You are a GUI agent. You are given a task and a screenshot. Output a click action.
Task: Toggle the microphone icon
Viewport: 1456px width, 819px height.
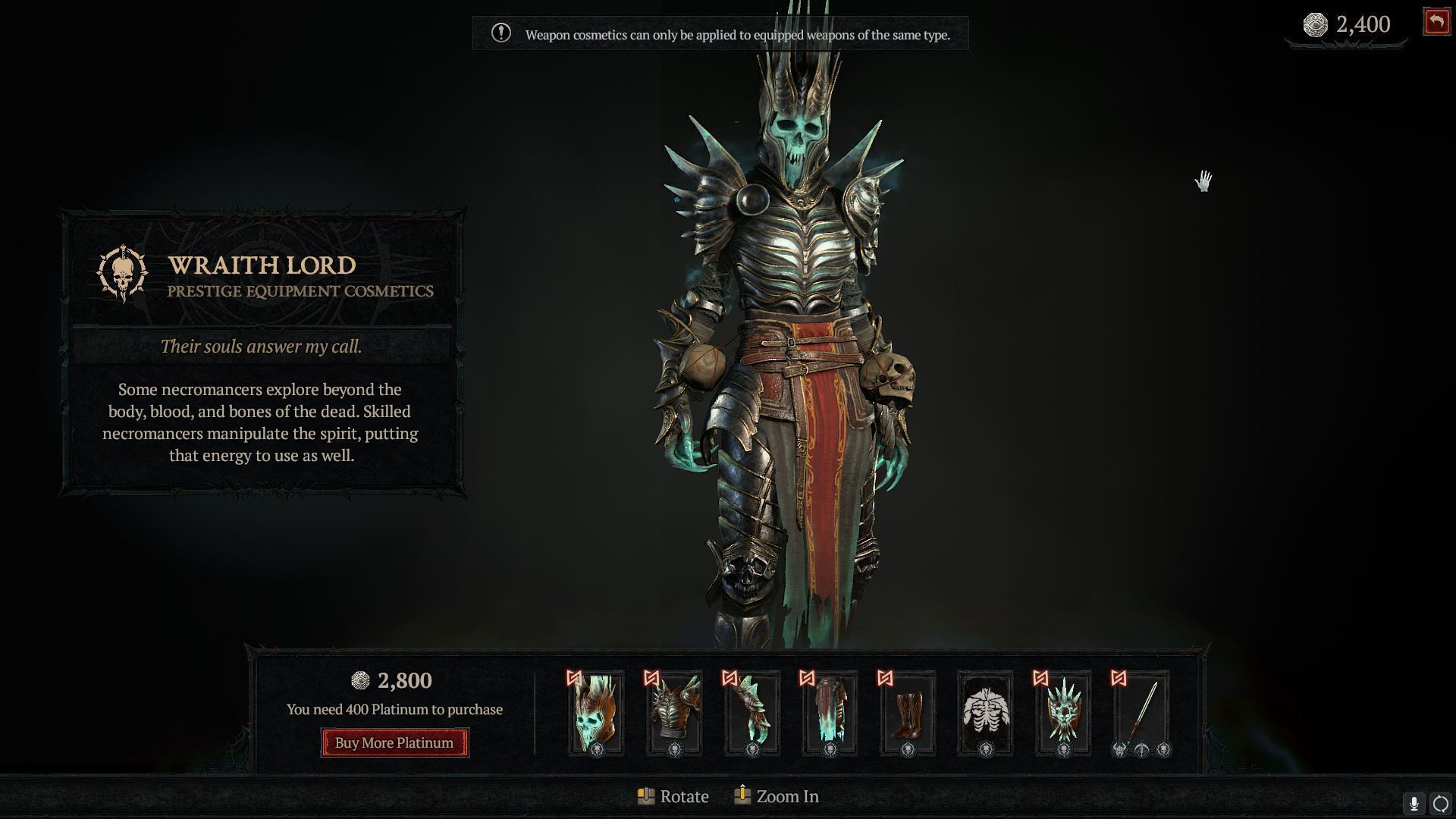(1414, 804)
